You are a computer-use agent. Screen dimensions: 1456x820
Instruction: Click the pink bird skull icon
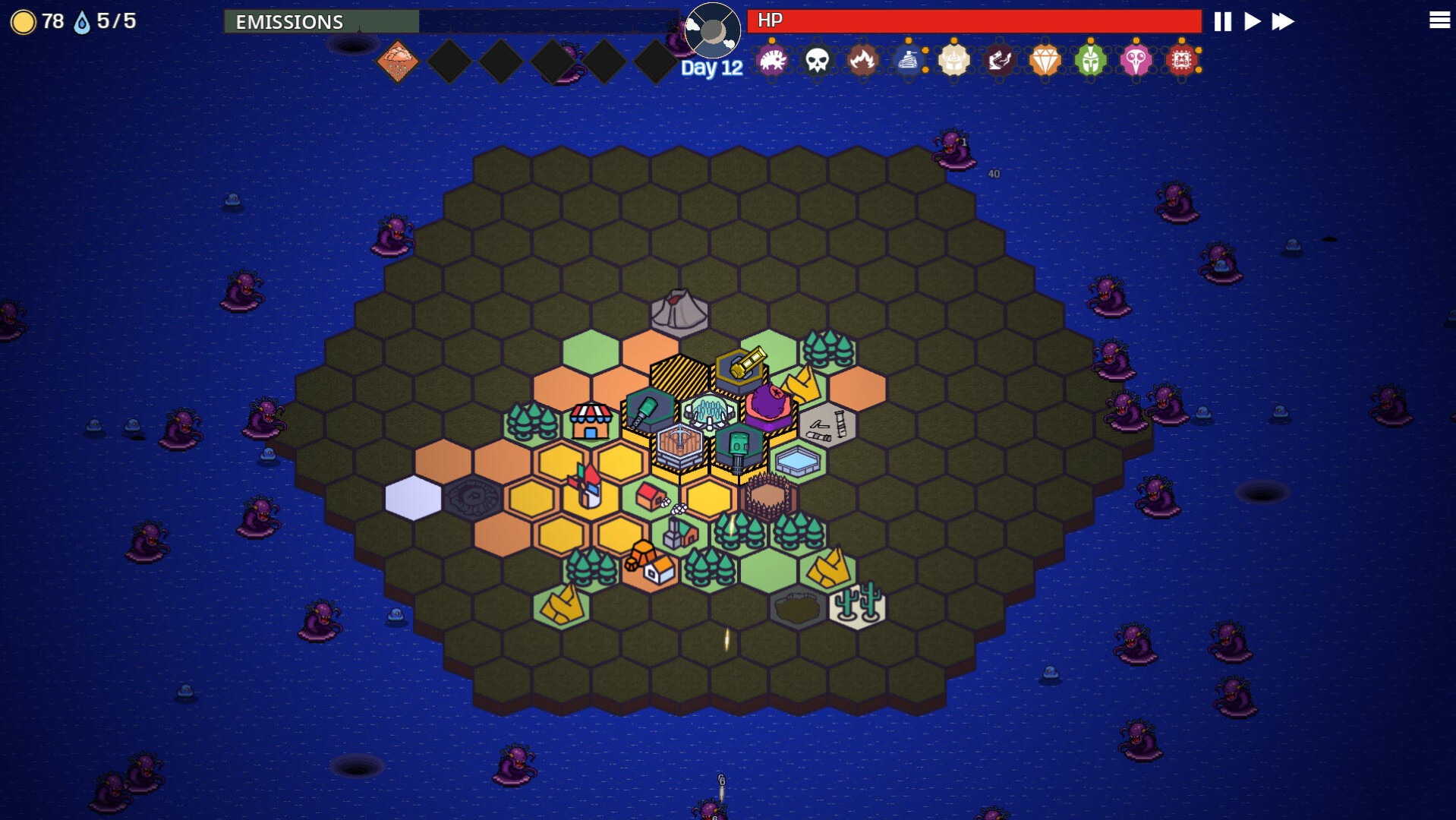(1137, 61)
